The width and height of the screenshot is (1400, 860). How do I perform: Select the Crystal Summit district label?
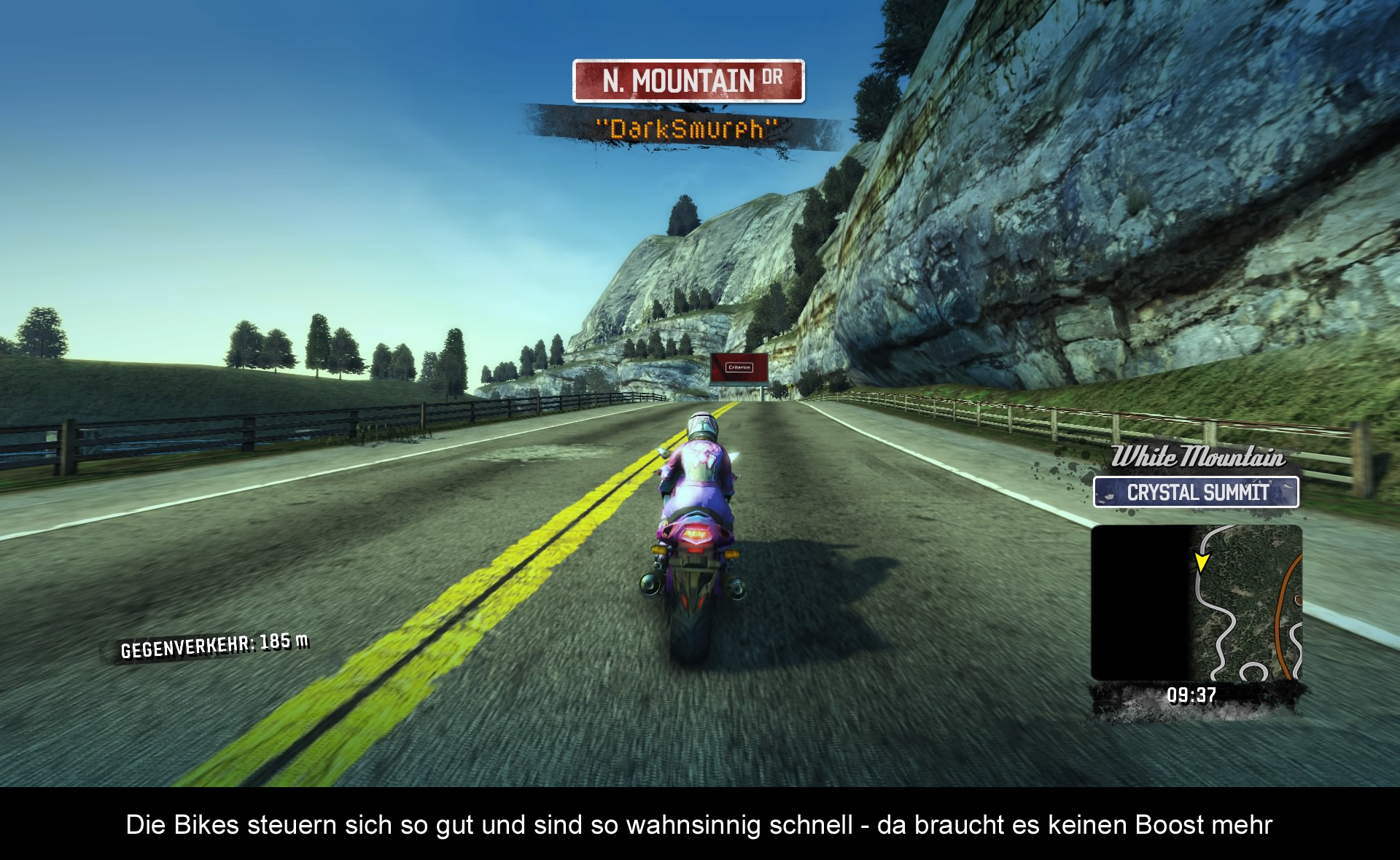pos(1196,492)
